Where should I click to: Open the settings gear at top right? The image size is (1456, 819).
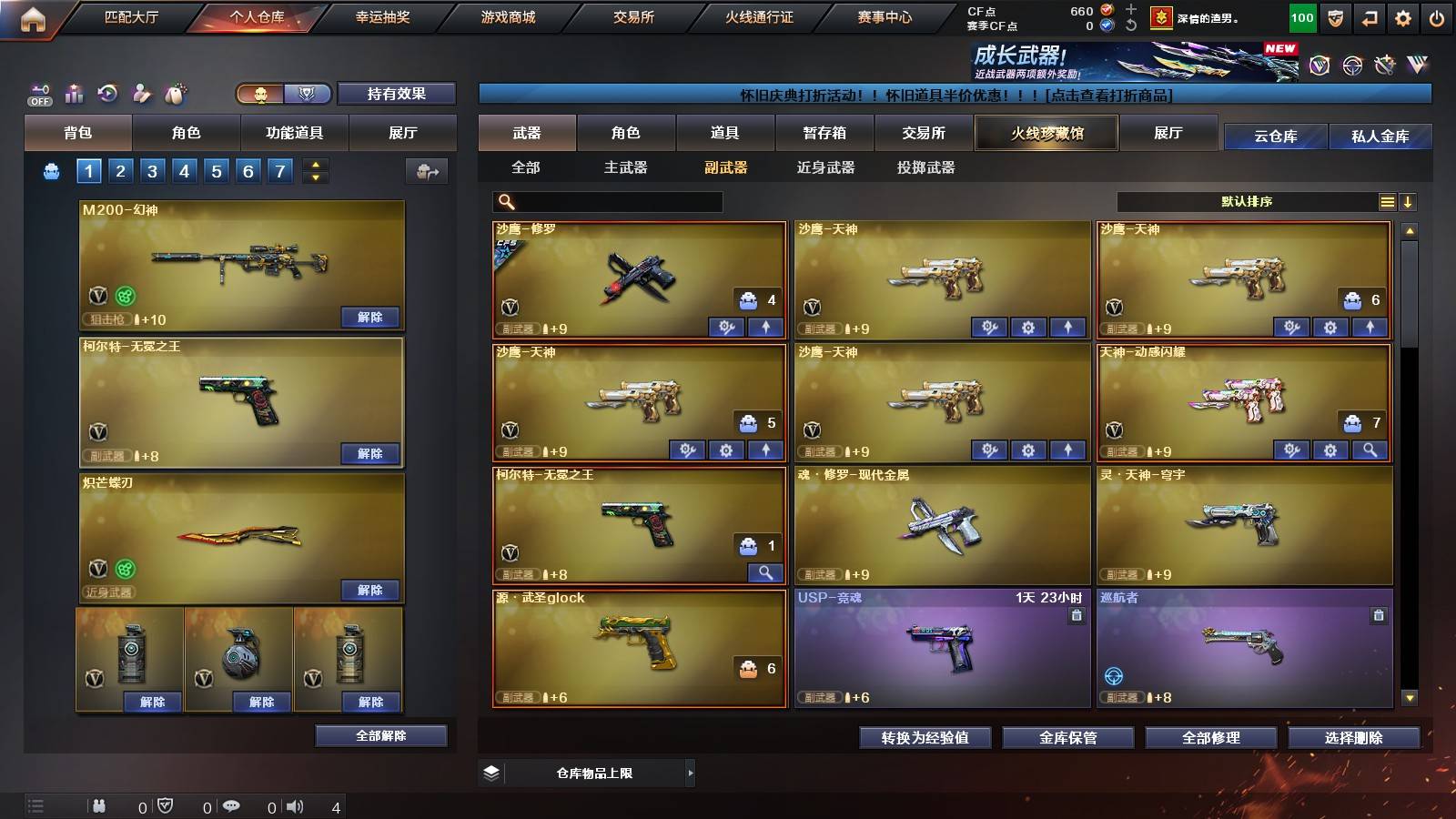click(x=1404, y=16)
